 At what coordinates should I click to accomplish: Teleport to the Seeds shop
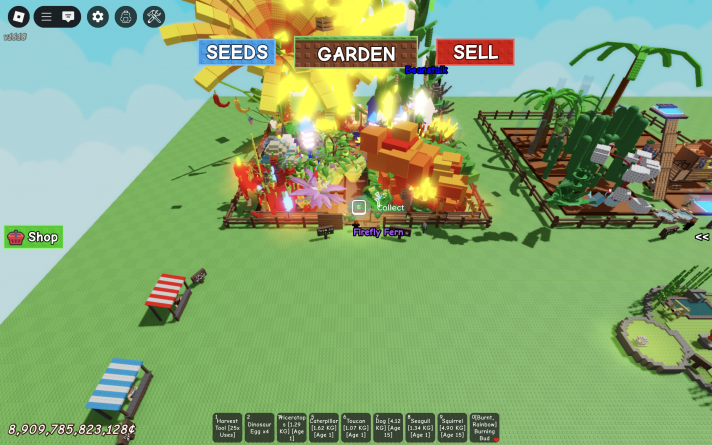pyautogui.click(x=236, y=52)
